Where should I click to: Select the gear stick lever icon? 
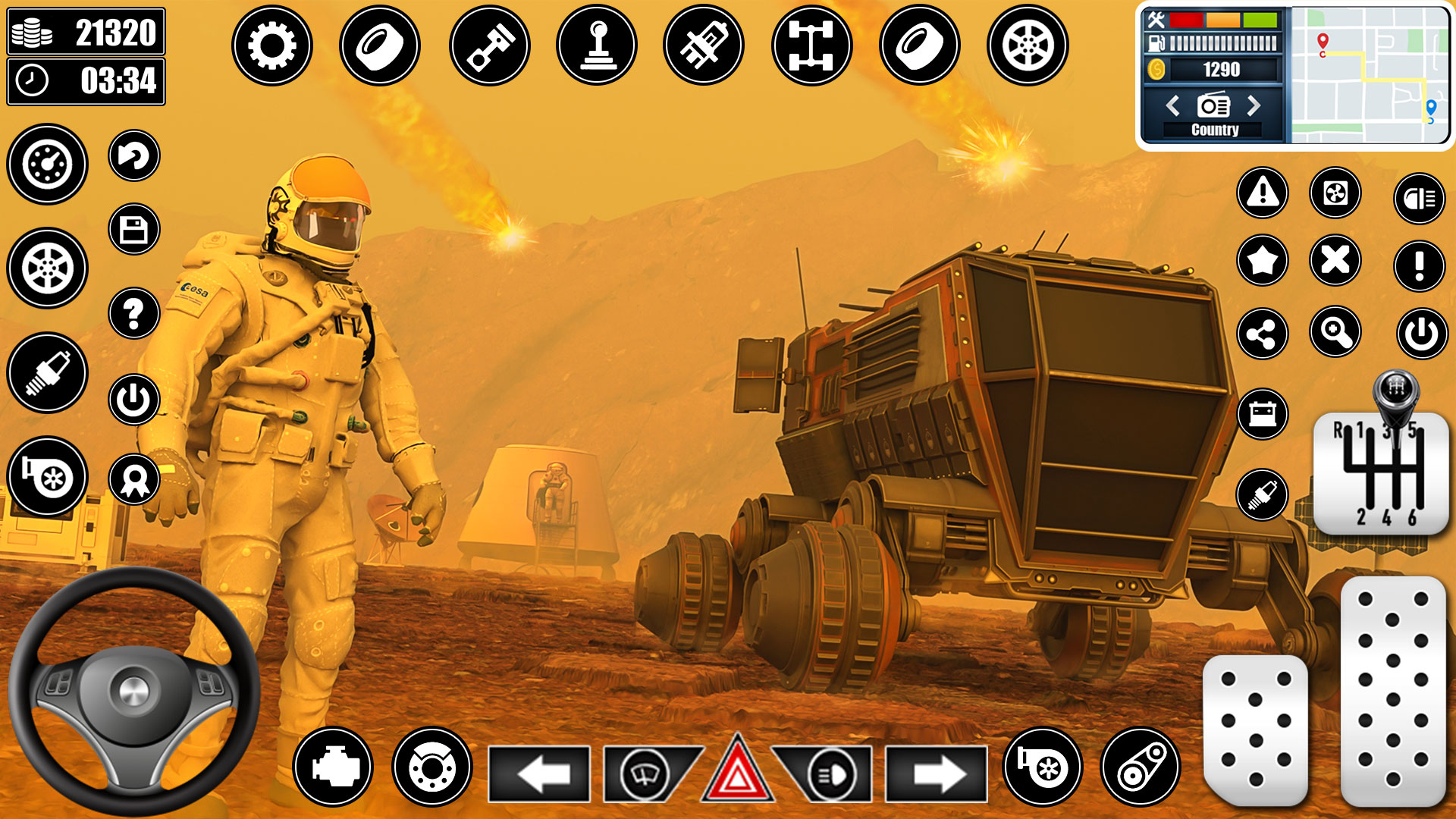(597, 45)
